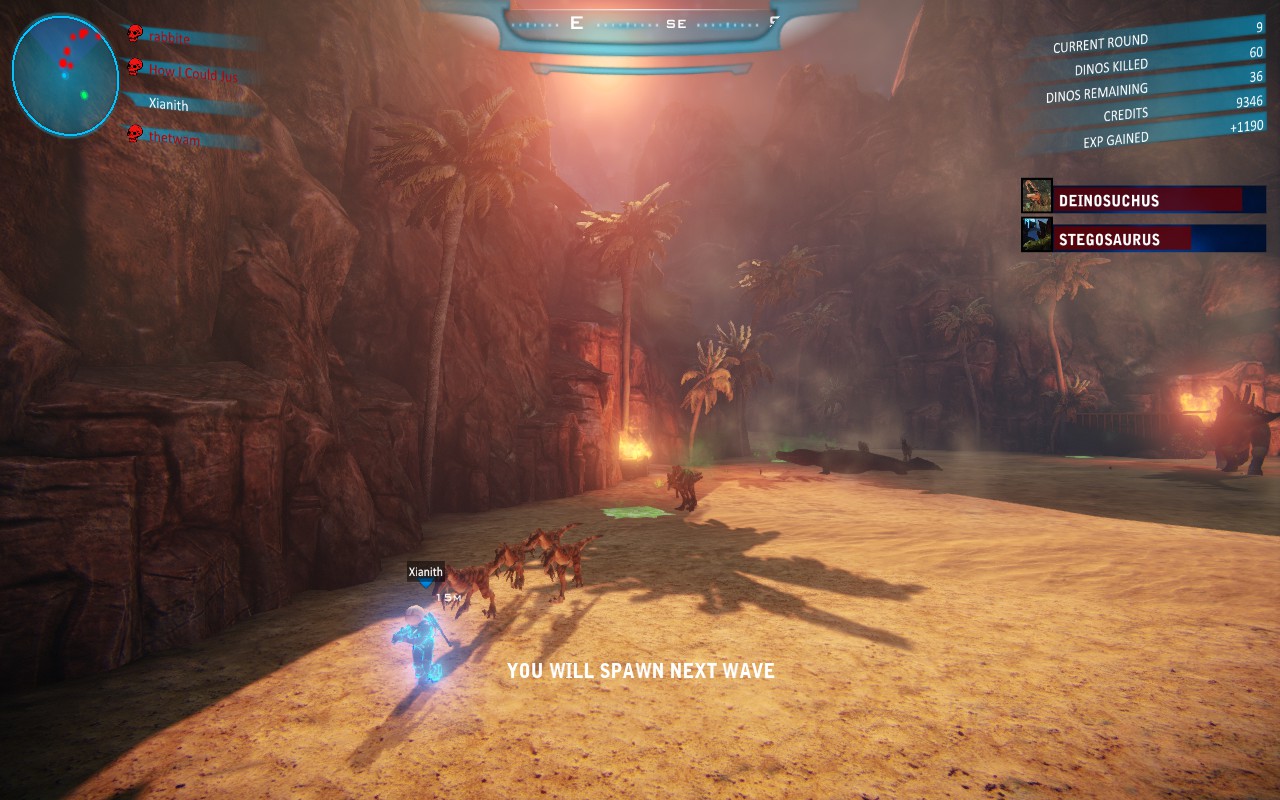The width and height of the screenshot is (1280, 800).
Task: Select player thetwam in the team list
Action: pyautogui.click(x=174, y=139)
